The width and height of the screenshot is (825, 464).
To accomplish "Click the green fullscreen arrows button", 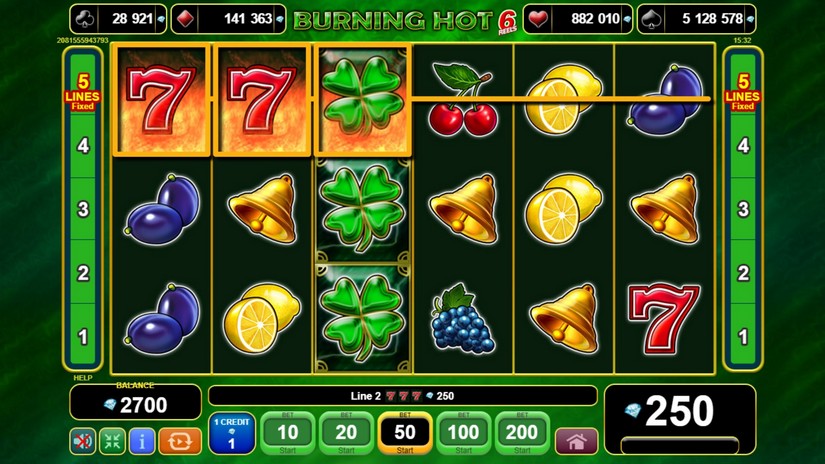I will tap(112, 440).
